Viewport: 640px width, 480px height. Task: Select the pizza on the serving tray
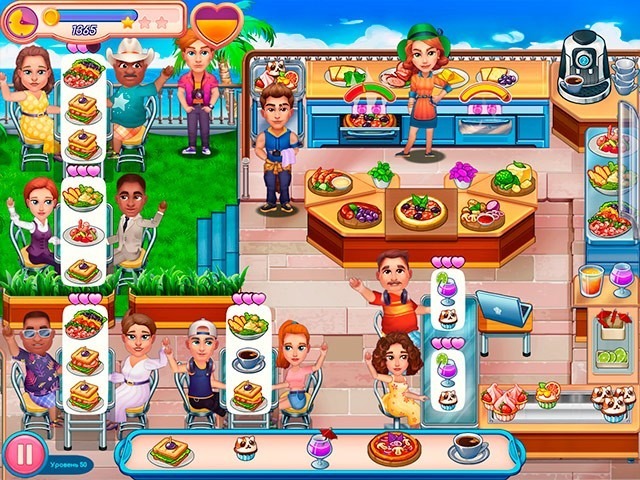(x=394, y=447)
